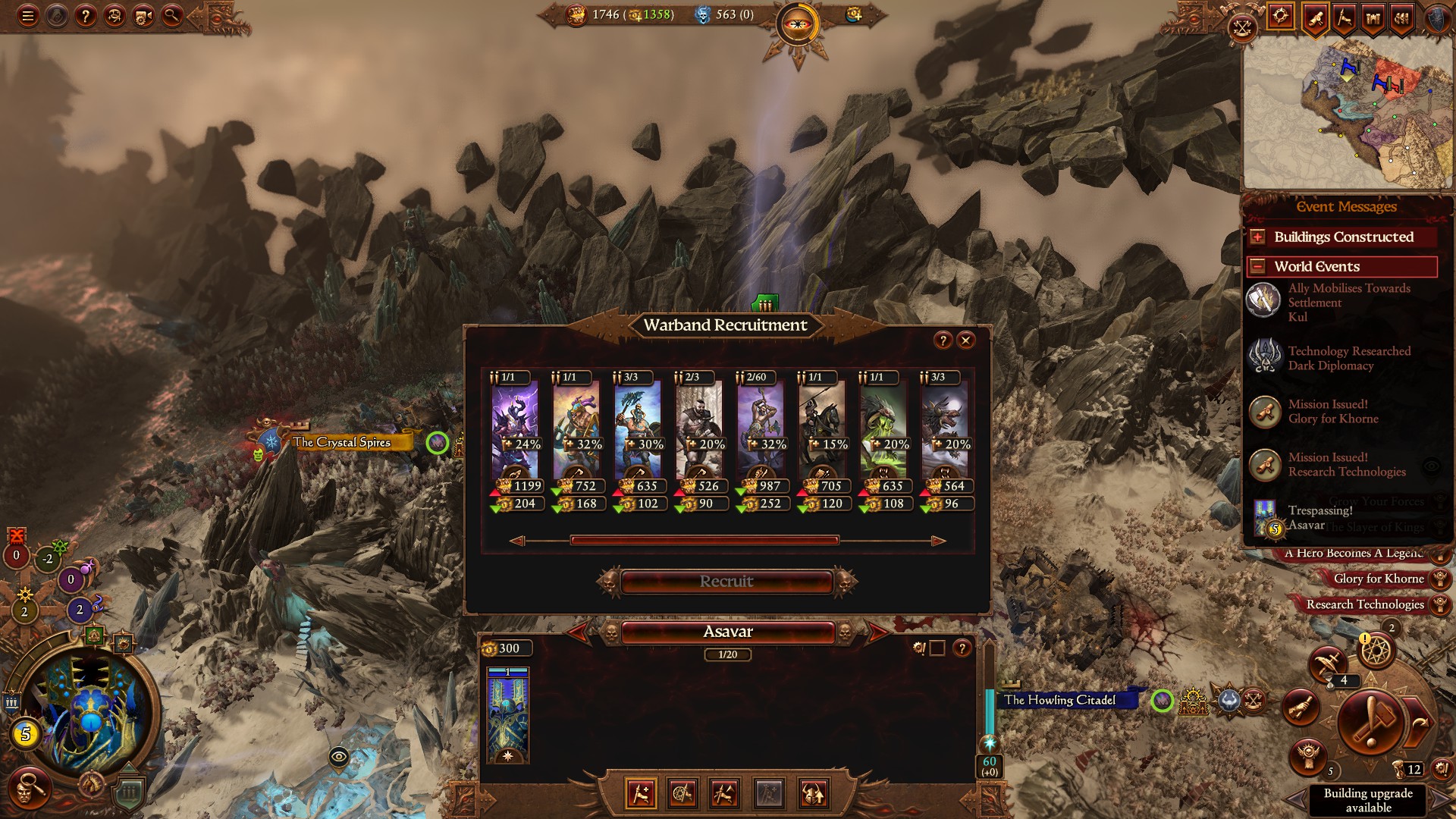The height and width of the screenshot is (819, 1456).
Task: Choose the warband unit costing 987
Action: click(761, 441)
